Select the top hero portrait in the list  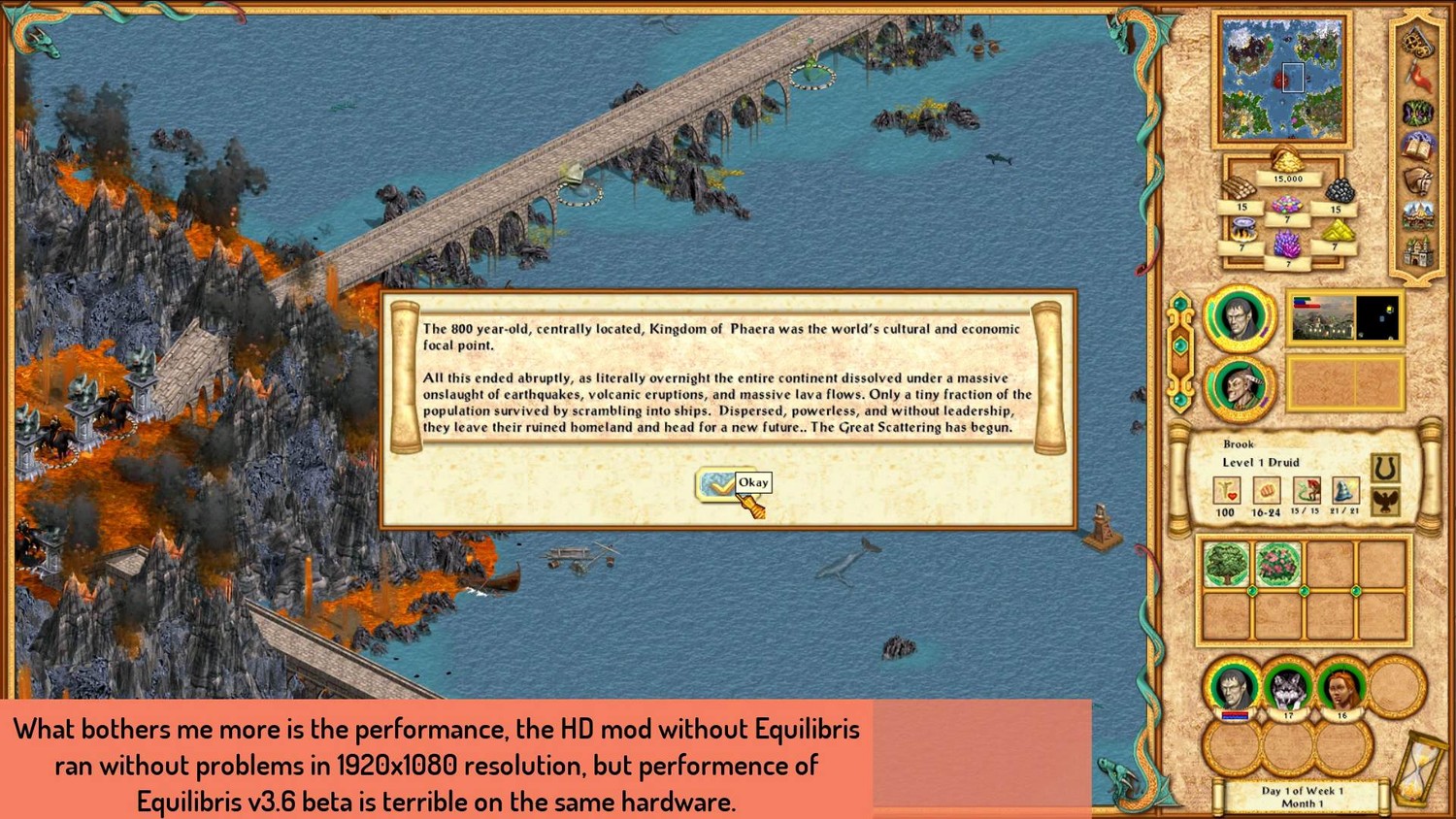click(x=1240, y=317)
